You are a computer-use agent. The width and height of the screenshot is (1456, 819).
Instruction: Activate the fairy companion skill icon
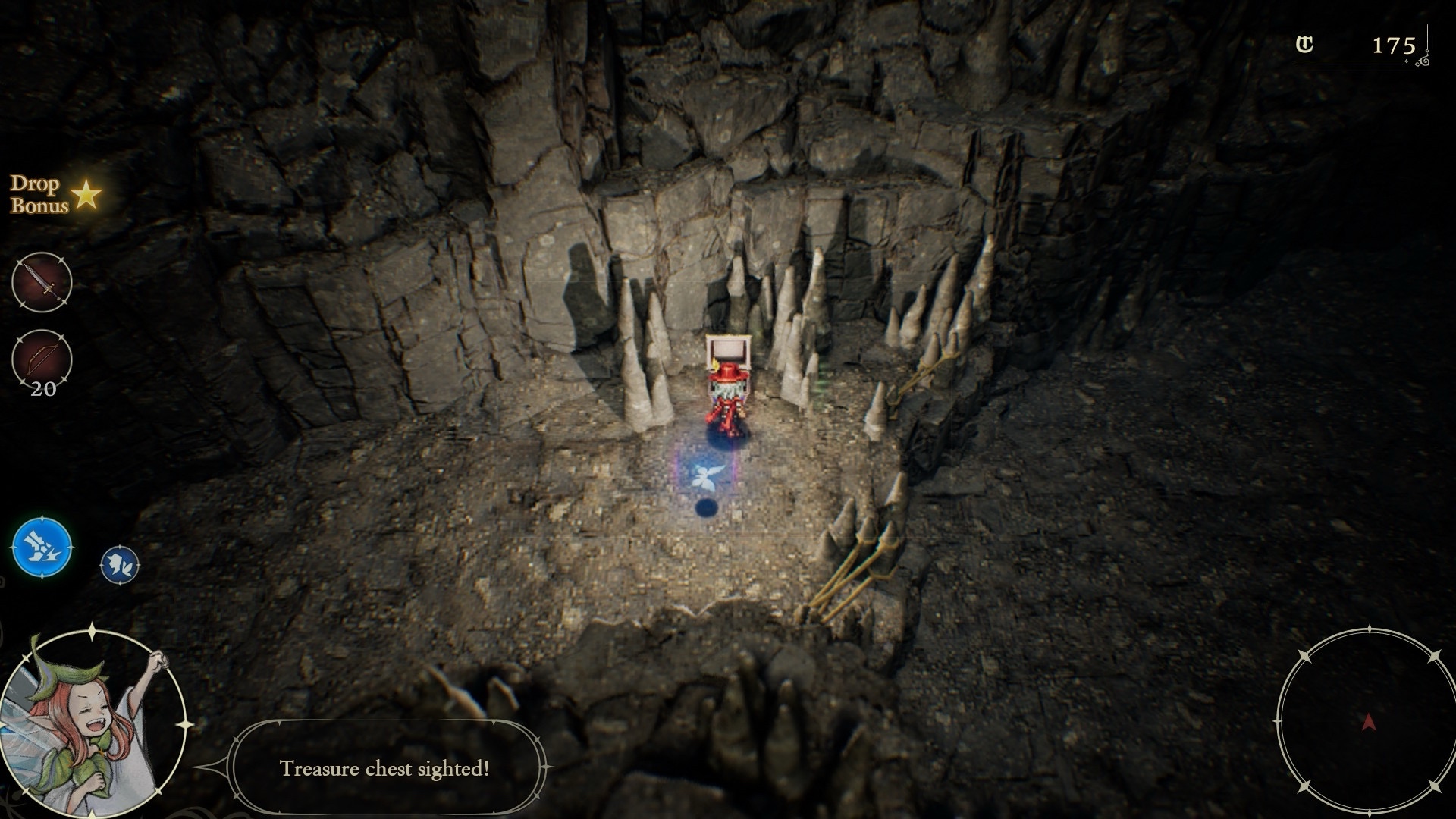[x=120, y=565]
